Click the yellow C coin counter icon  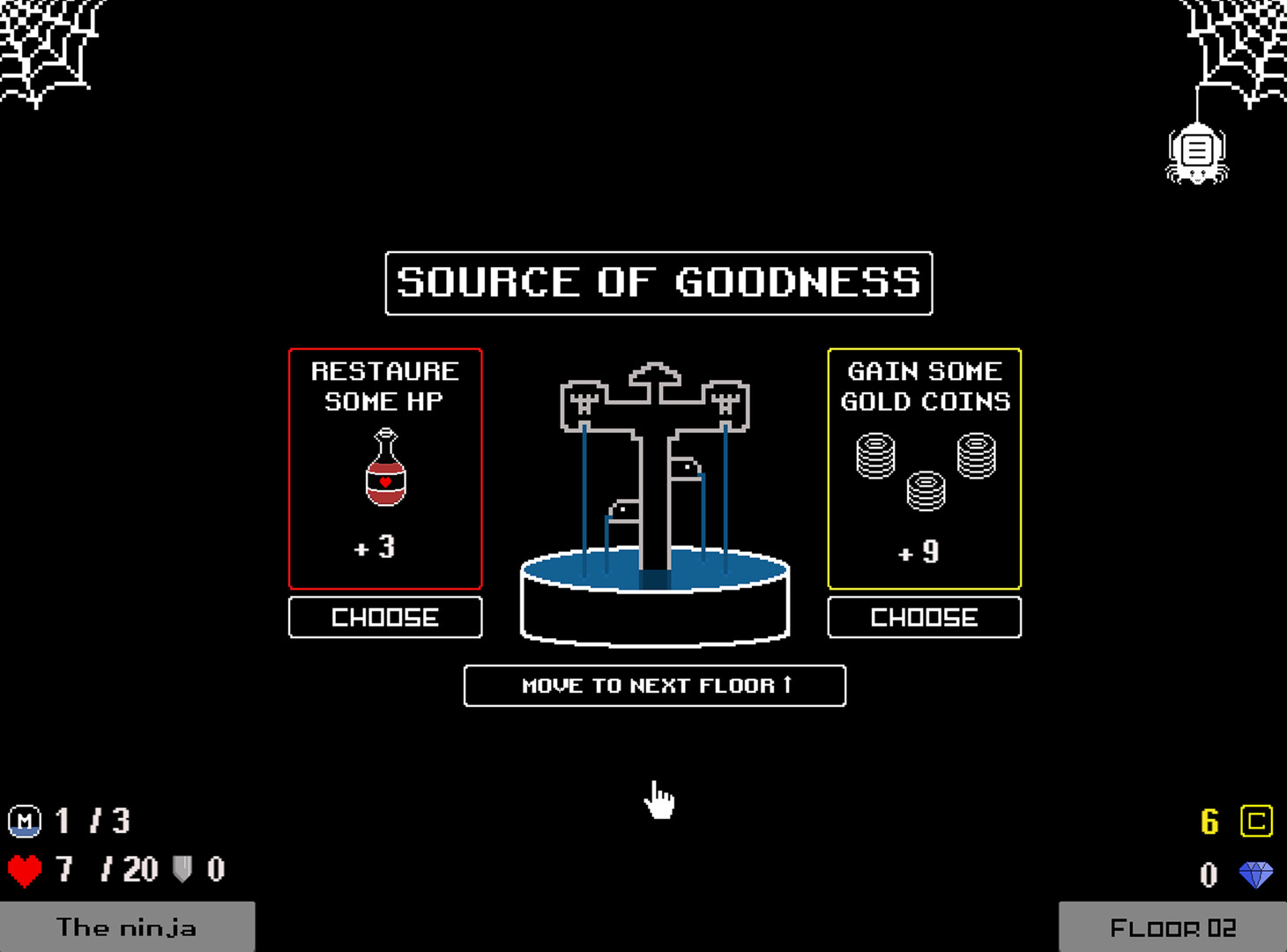(1259, 822)
